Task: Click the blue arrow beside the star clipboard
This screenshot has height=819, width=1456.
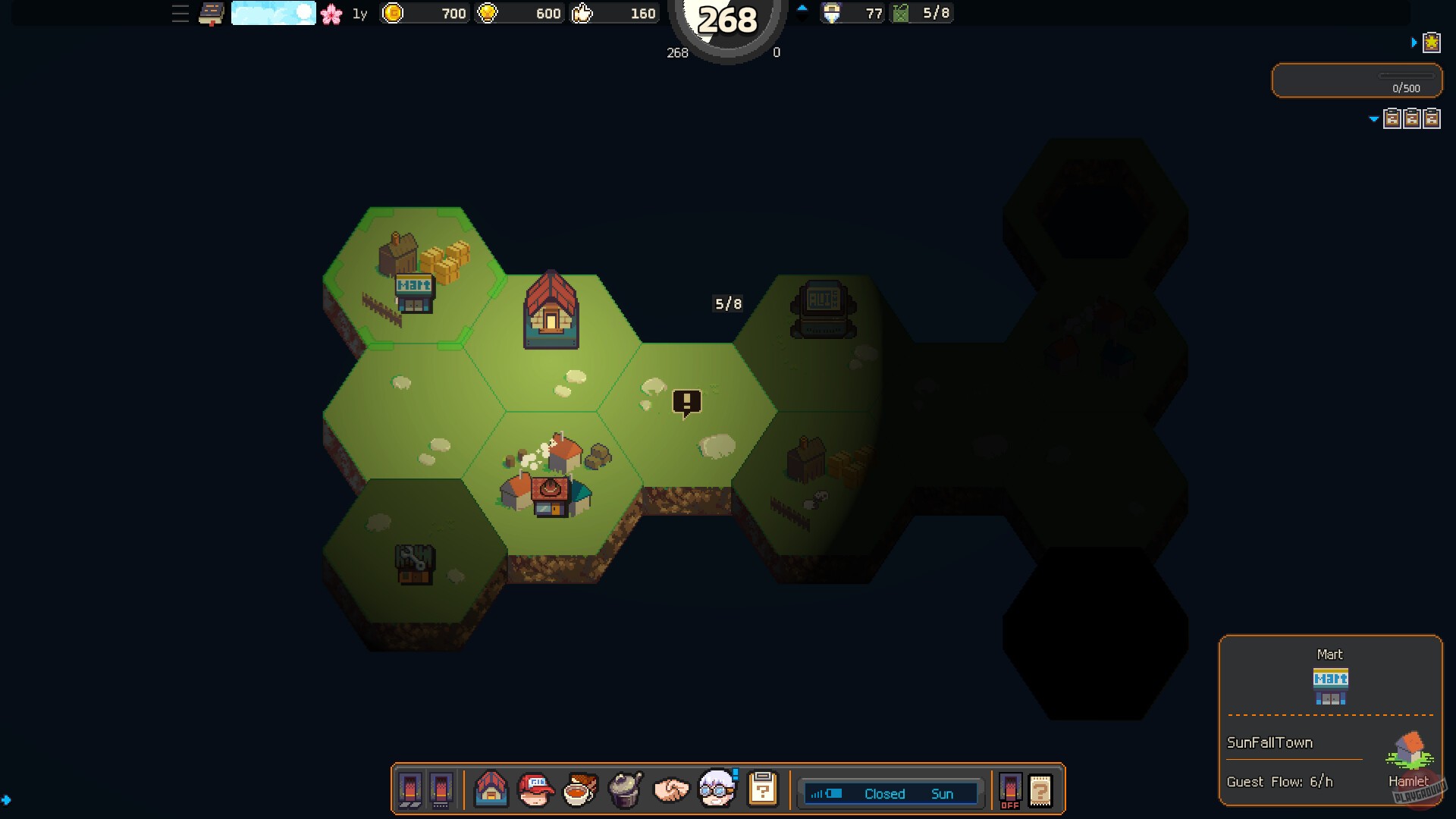Action: [x=1415, y=43]
